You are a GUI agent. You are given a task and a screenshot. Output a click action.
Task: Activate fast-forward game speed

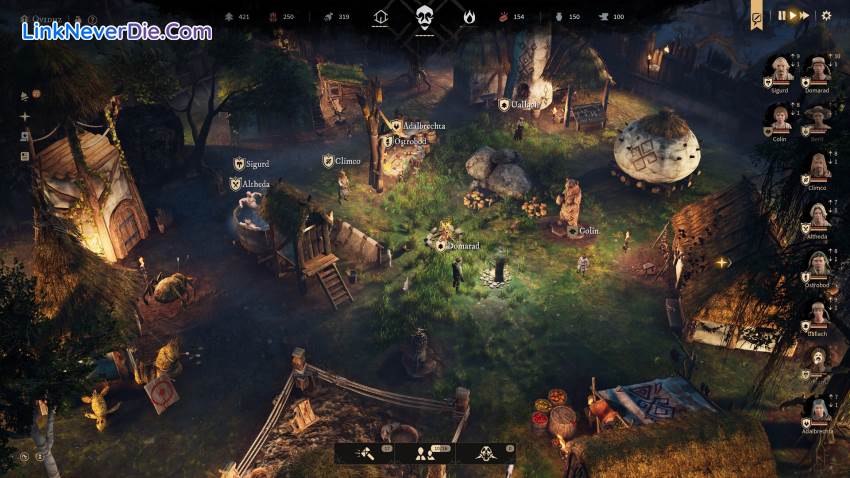[x=803, y=15]
